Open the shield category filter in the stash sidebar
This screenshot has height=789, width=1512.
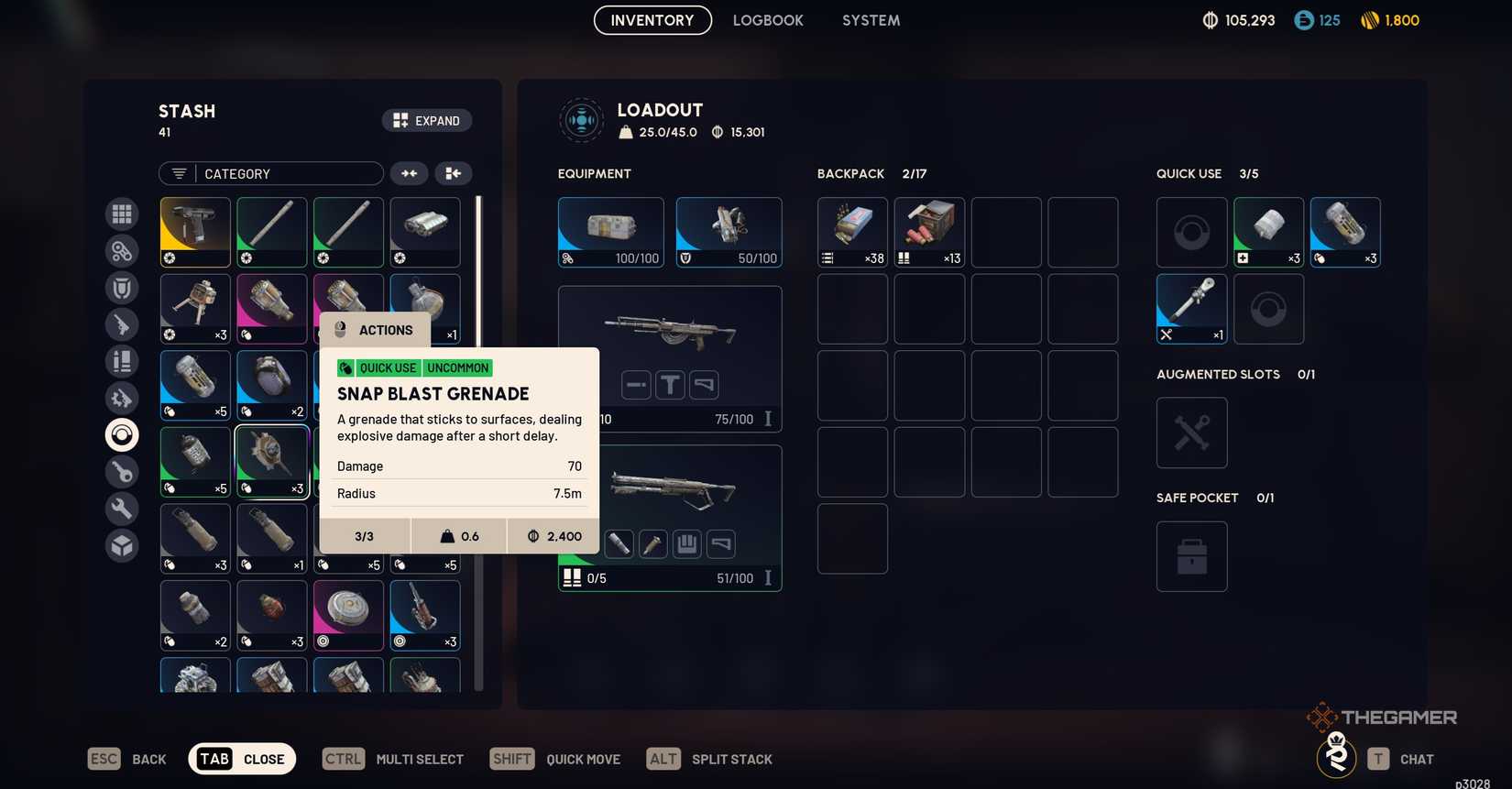coord(121,287)
